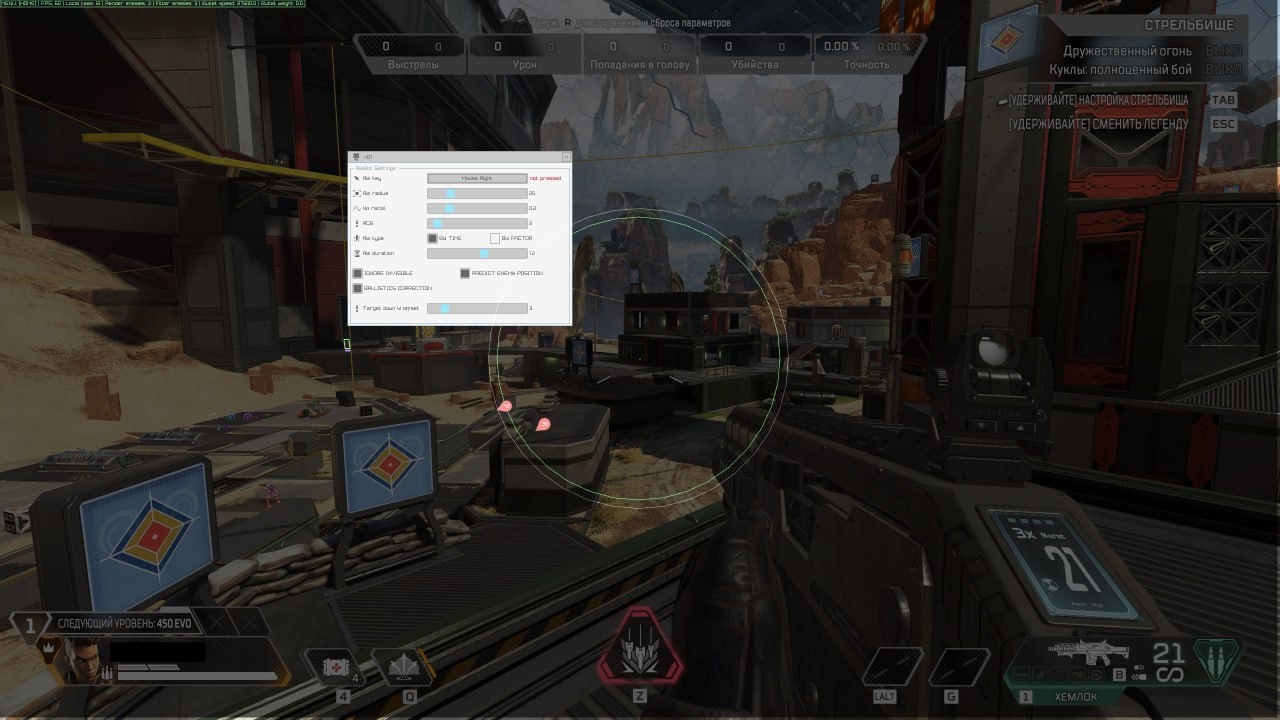Screen dimensions: 1280x720
Task: Click the hourglass icon next to "Aa duration"
Action: tap(357, 253)
